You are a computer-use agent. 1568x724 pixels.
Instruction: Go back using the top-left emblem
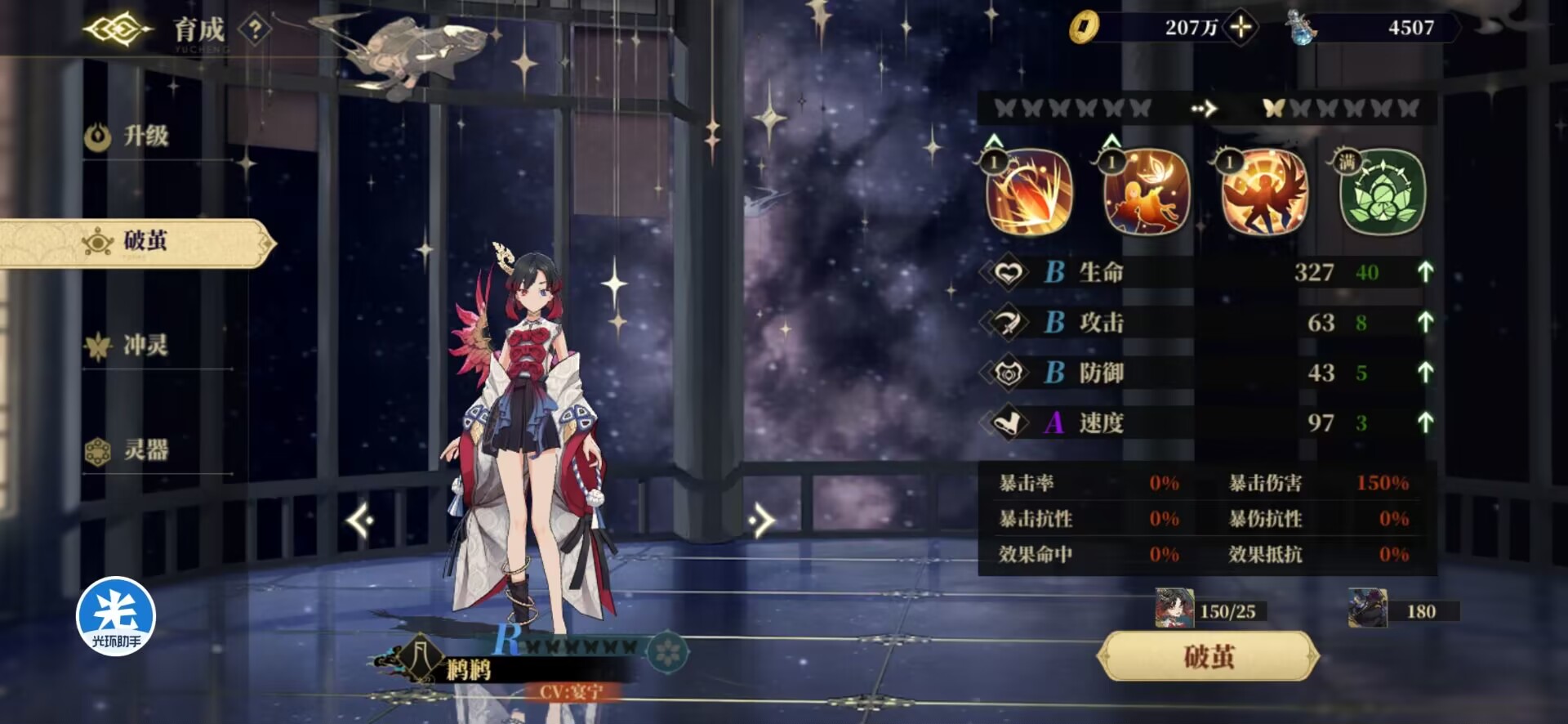(117, 31)
